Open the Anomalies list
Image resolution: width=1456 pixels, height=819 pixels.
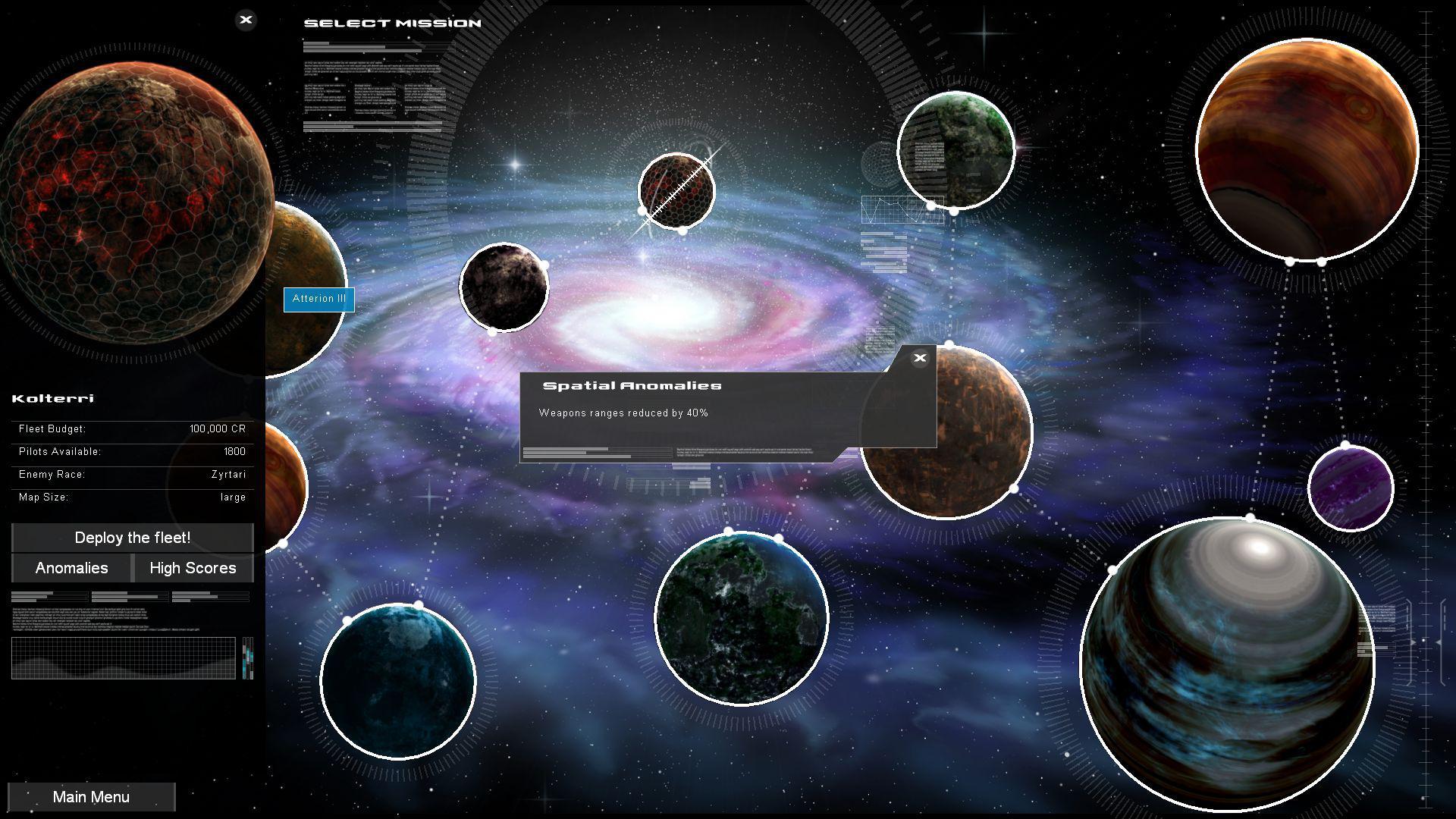pyautogui.click(x=71, y=568)
